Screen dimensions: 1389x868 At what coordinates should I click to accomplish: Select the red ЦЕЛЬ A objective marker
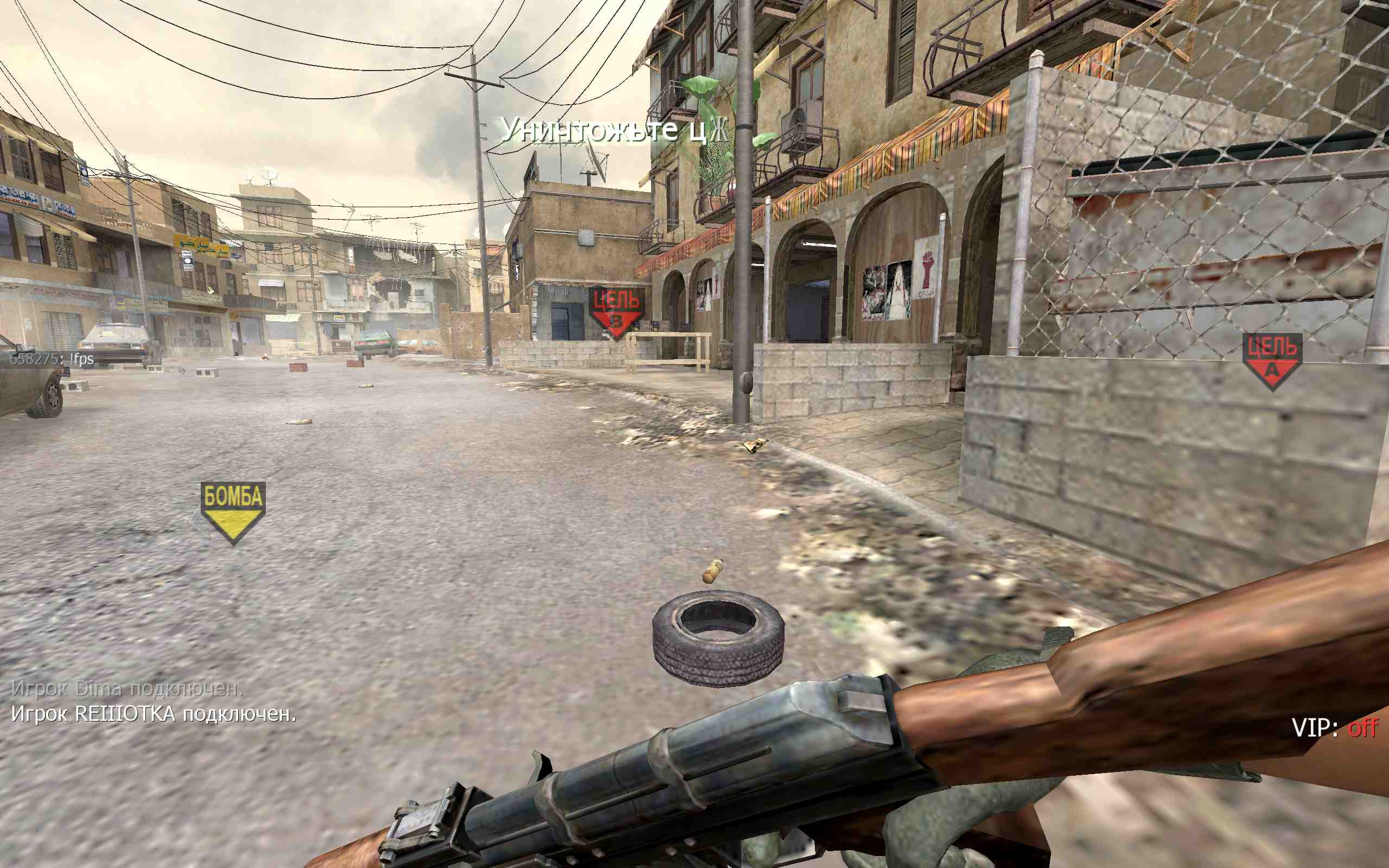pyautogui.click(x=1272, y=360)
